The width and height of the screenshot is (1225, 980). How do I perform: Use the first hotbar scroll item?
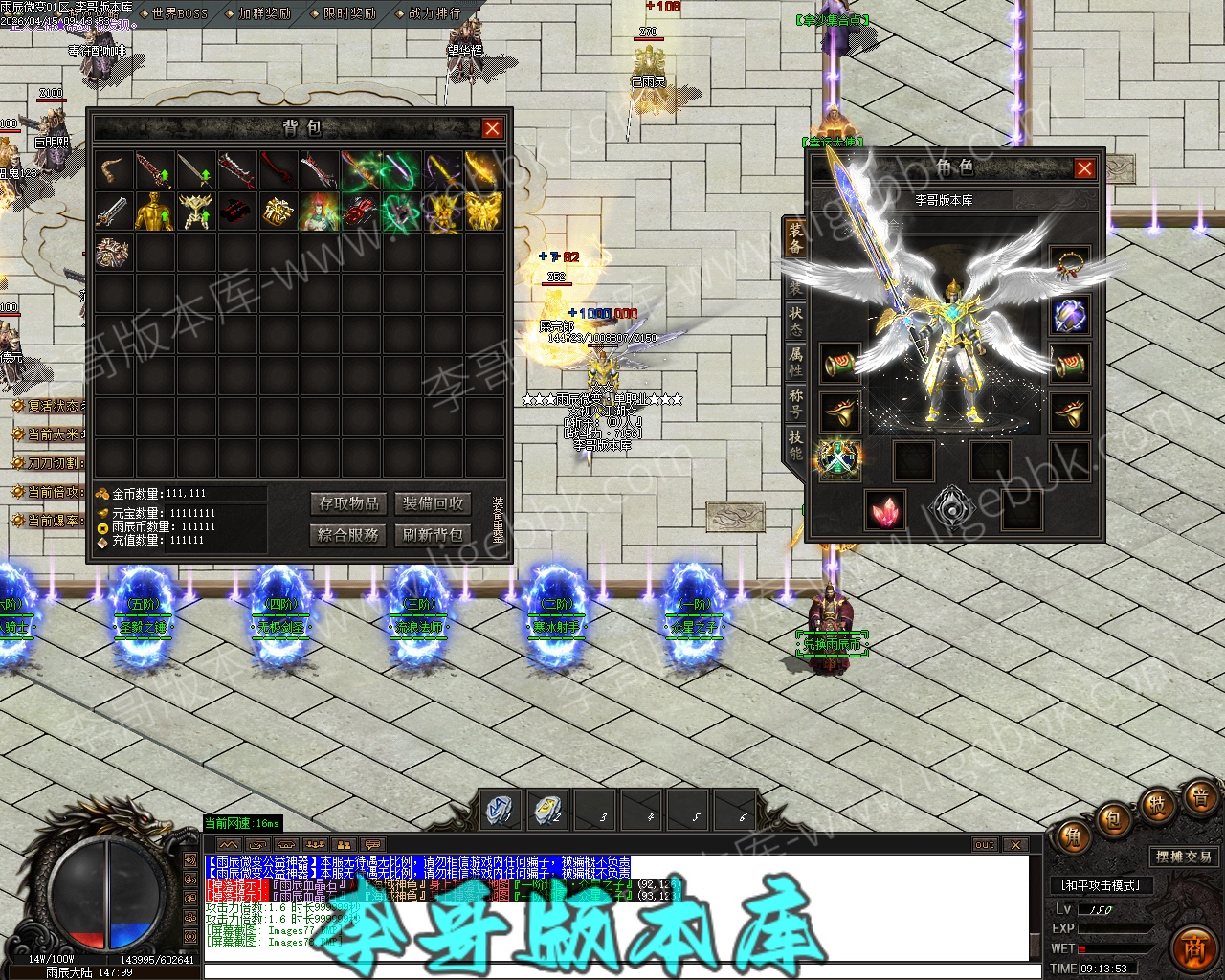pos(501,810)
